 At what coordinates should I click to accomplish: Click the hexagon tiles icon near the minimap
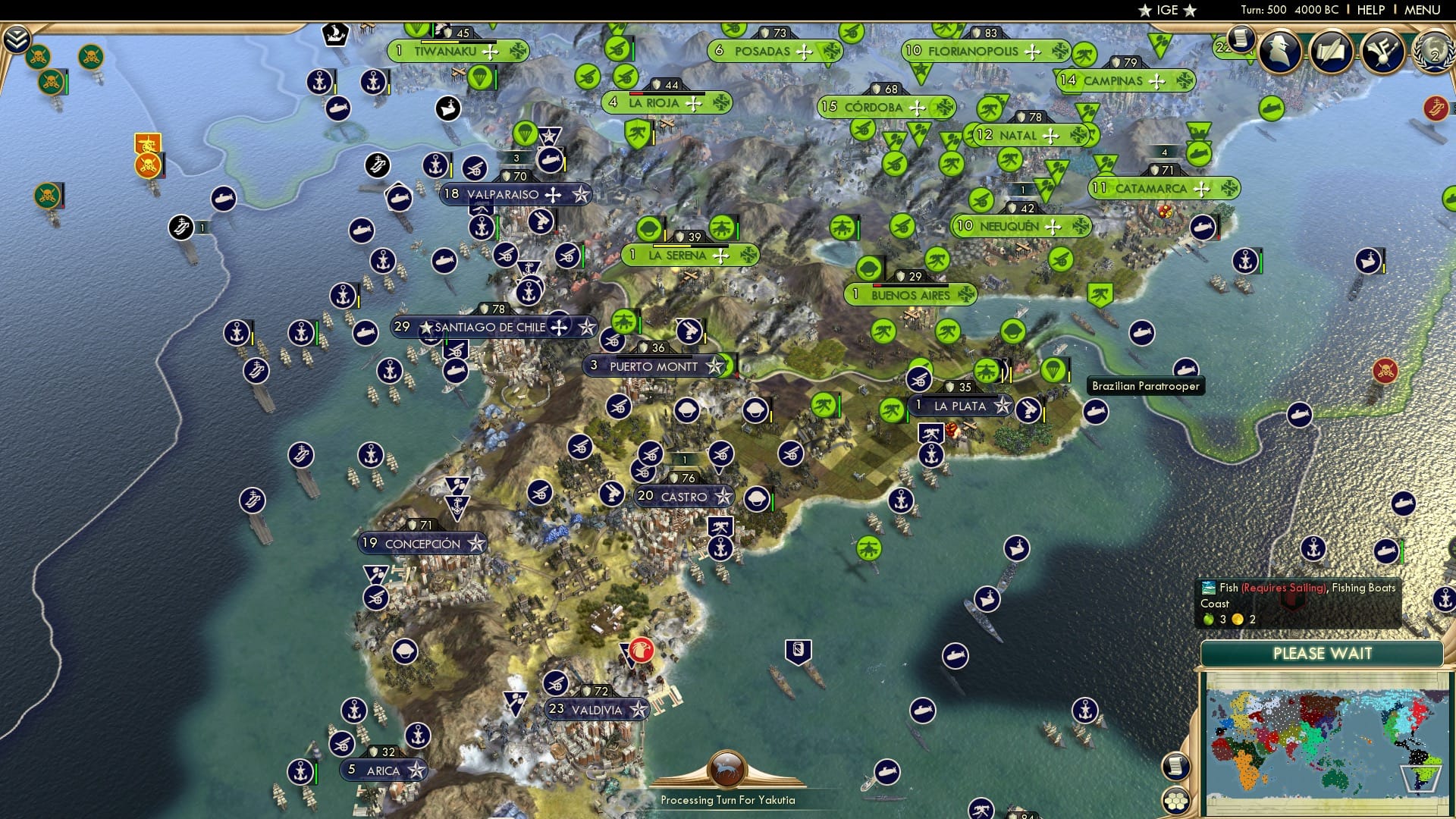click(x=1176, y=802)
